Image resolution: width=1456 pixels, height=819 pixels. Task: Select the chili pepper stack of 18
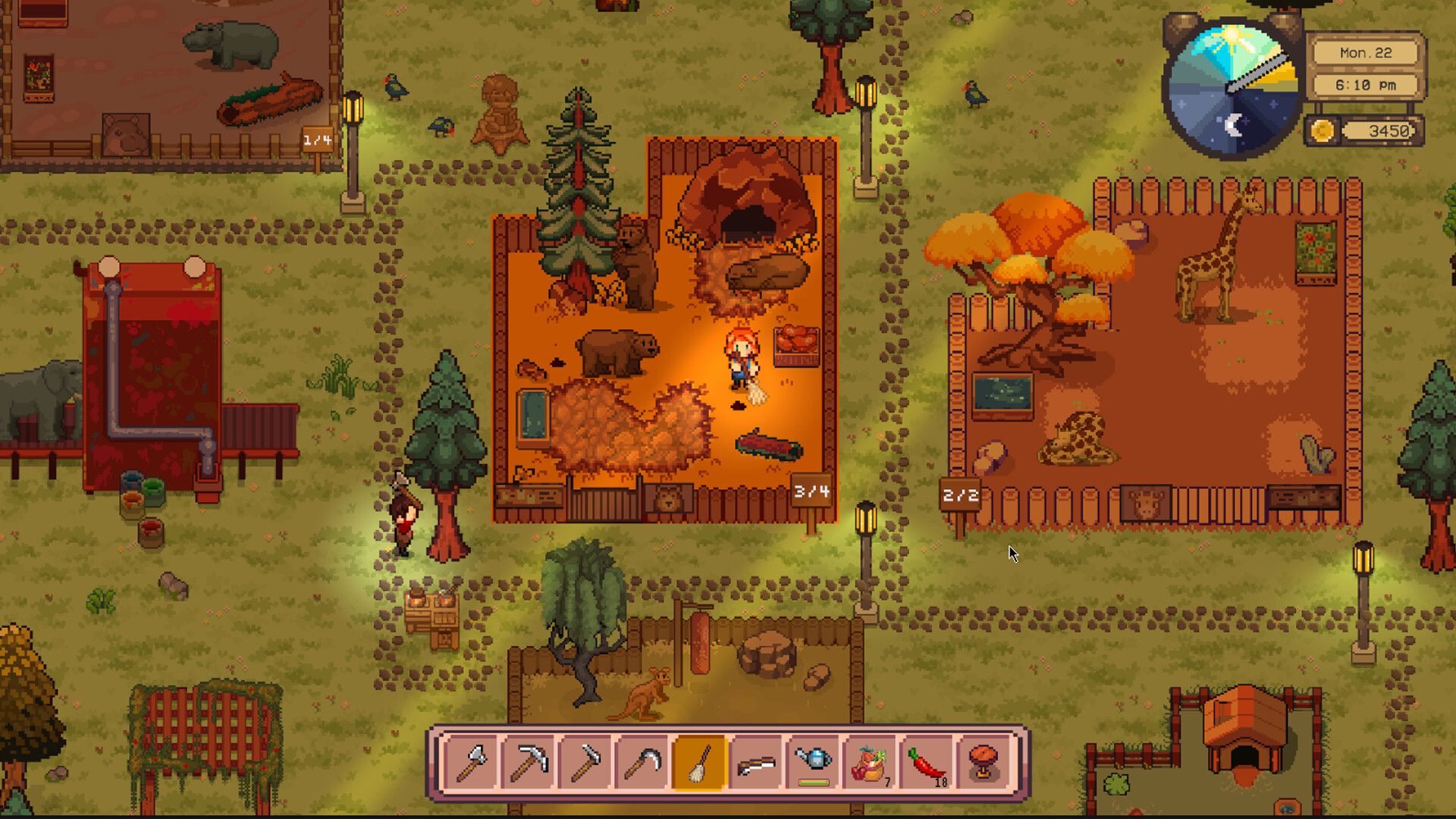point(927,764)
